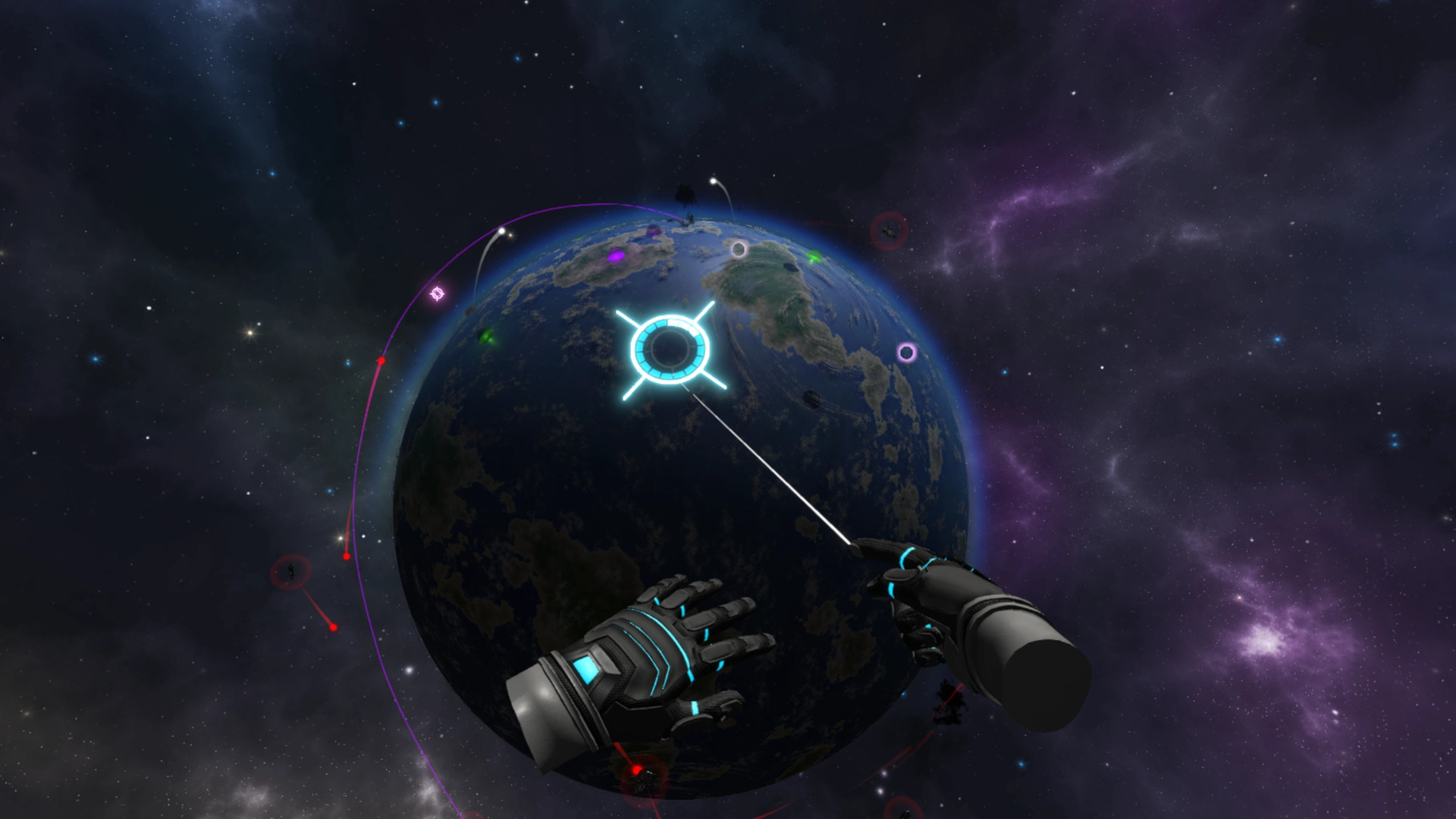Target the red-circled enemy ship top right
1456x819 pixels.
[x=889, y=231]
